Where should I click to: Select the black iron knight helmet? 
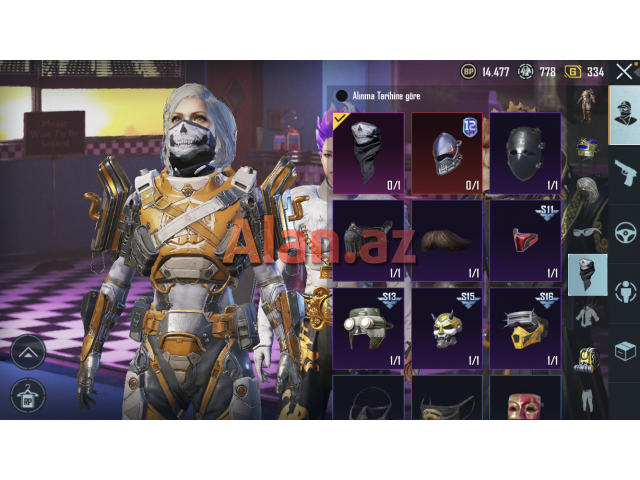click(x=525, y=152)
